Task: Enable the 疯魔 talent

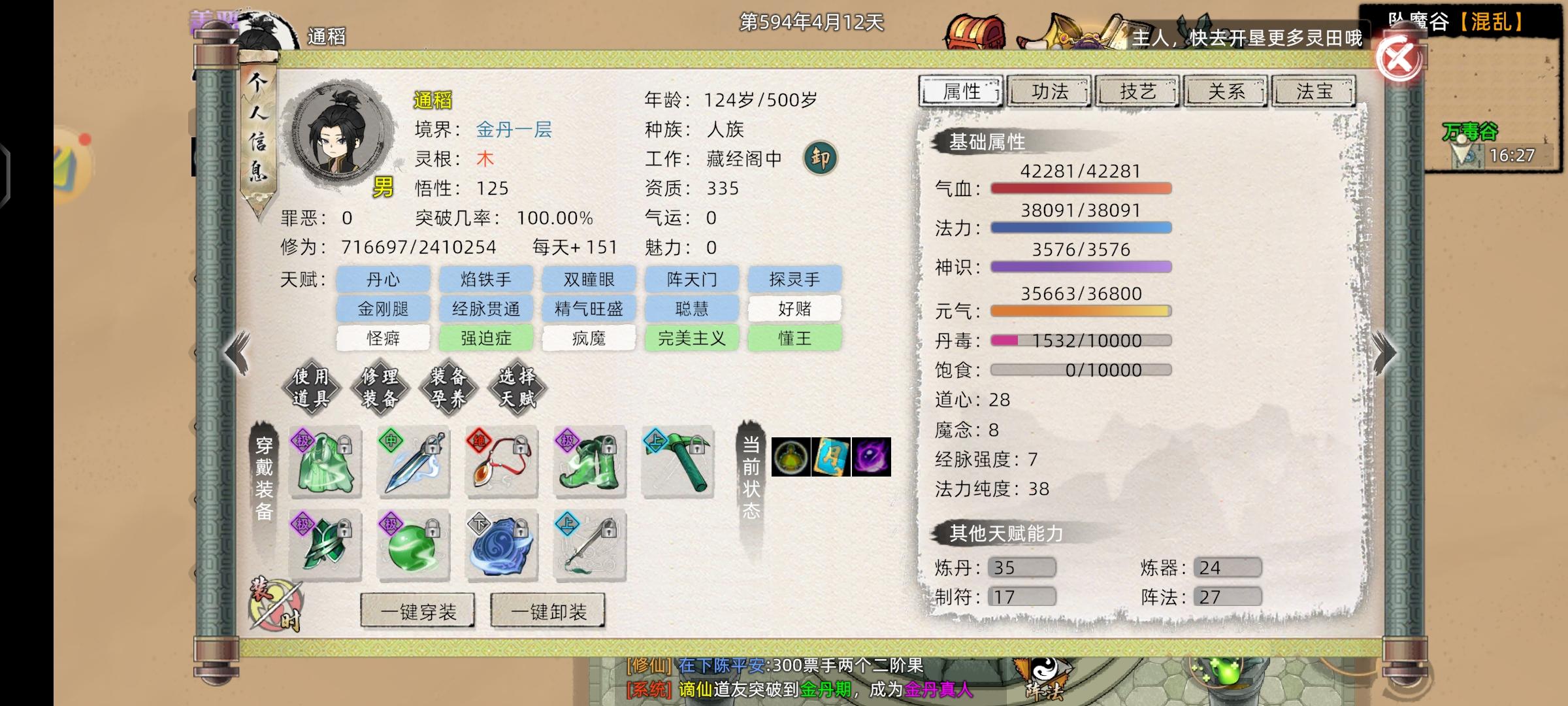Action: (x=589, y=338)
